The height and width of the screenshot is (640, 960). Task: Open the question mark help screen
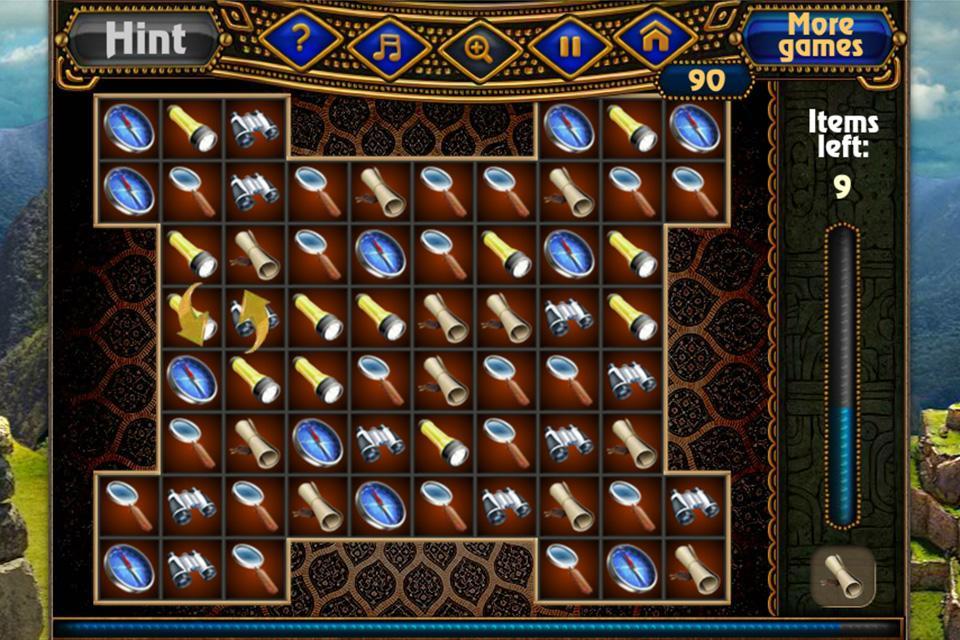301,41
